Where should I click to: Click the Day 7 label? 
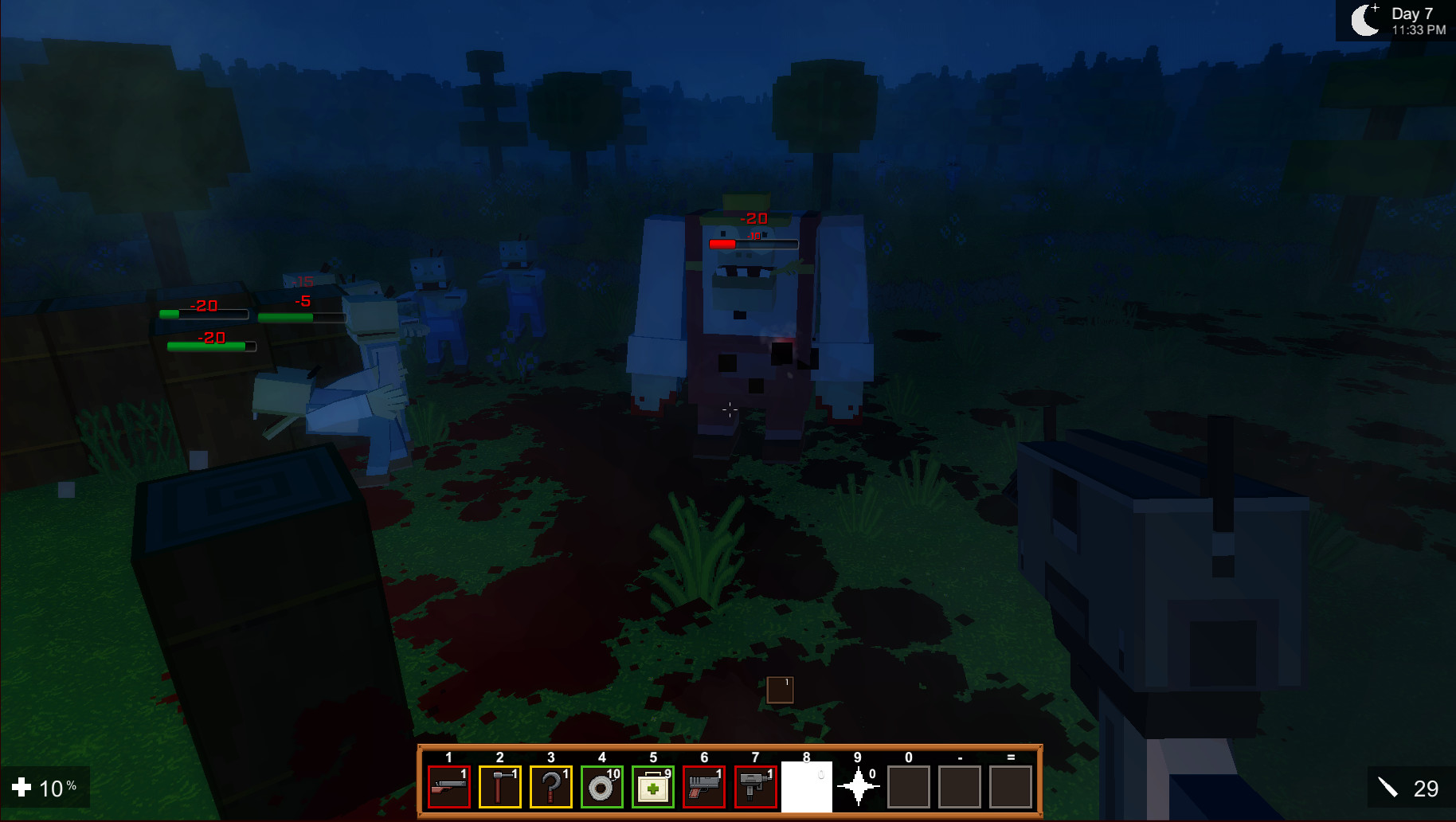1412,14
